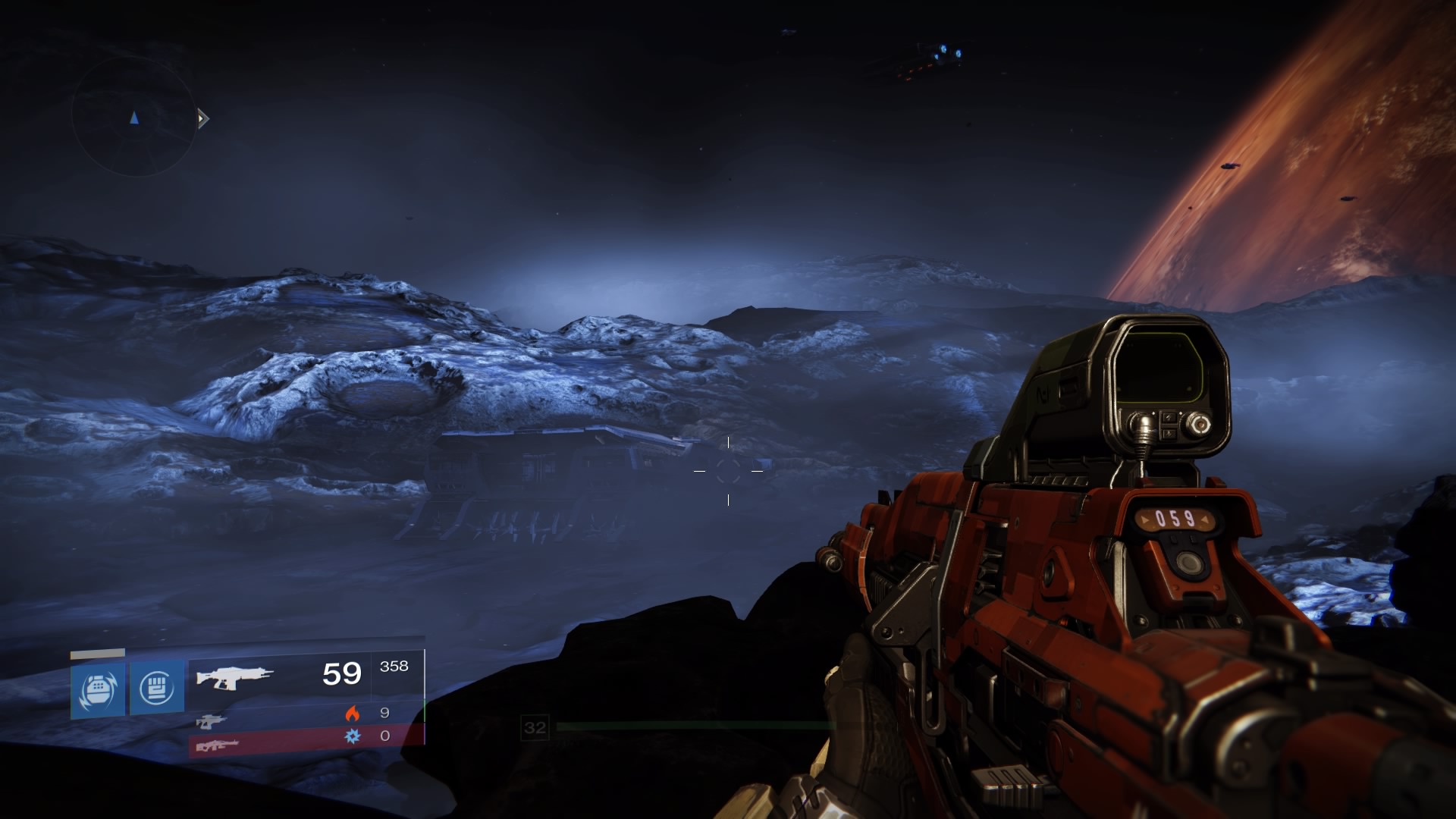Choose the primary auto rifle weapon icon
Viewport: 1456px width, 819px height.
pos(234,676)
